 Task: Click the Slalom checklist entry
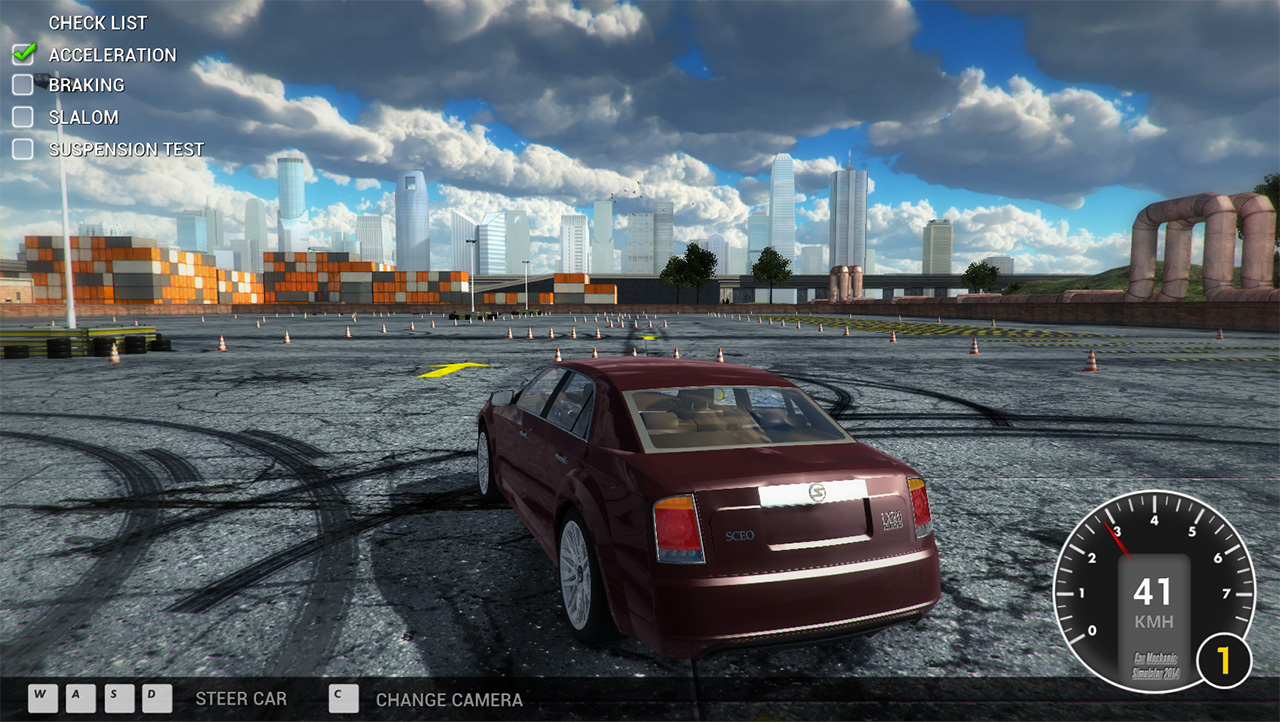click(x=83, y=118)
